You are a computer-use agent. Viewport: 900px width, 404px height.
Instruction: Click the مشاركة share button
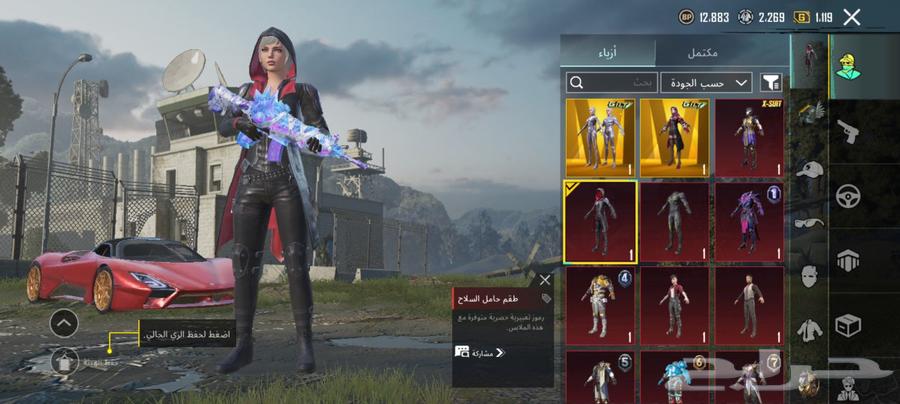coord(480,352)
